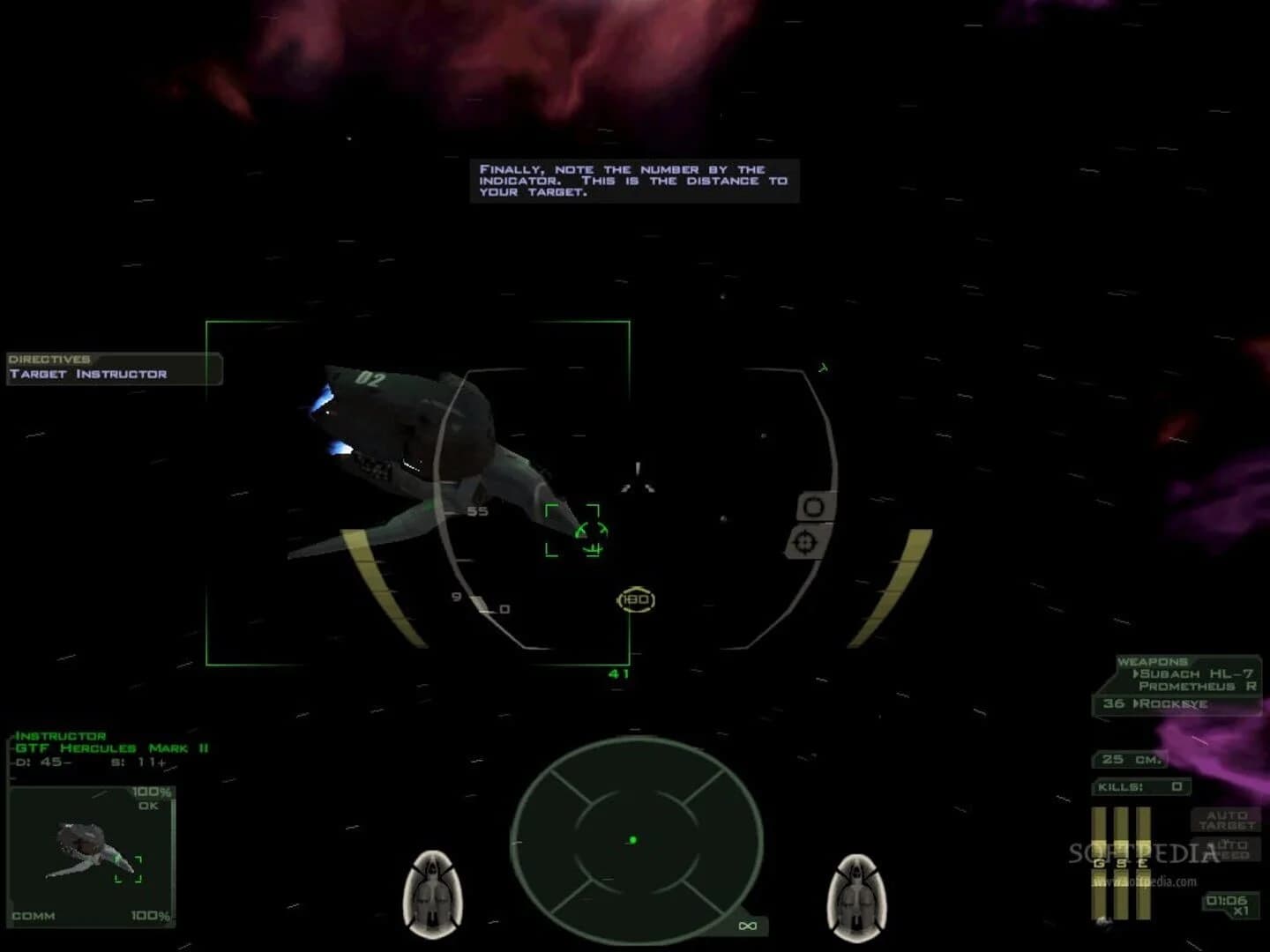Enable the AUTO TARGET toggle
Image resolution: width=1270 pixels, height=952 pixels.
pyautogui.click(x=1227, y=819)
